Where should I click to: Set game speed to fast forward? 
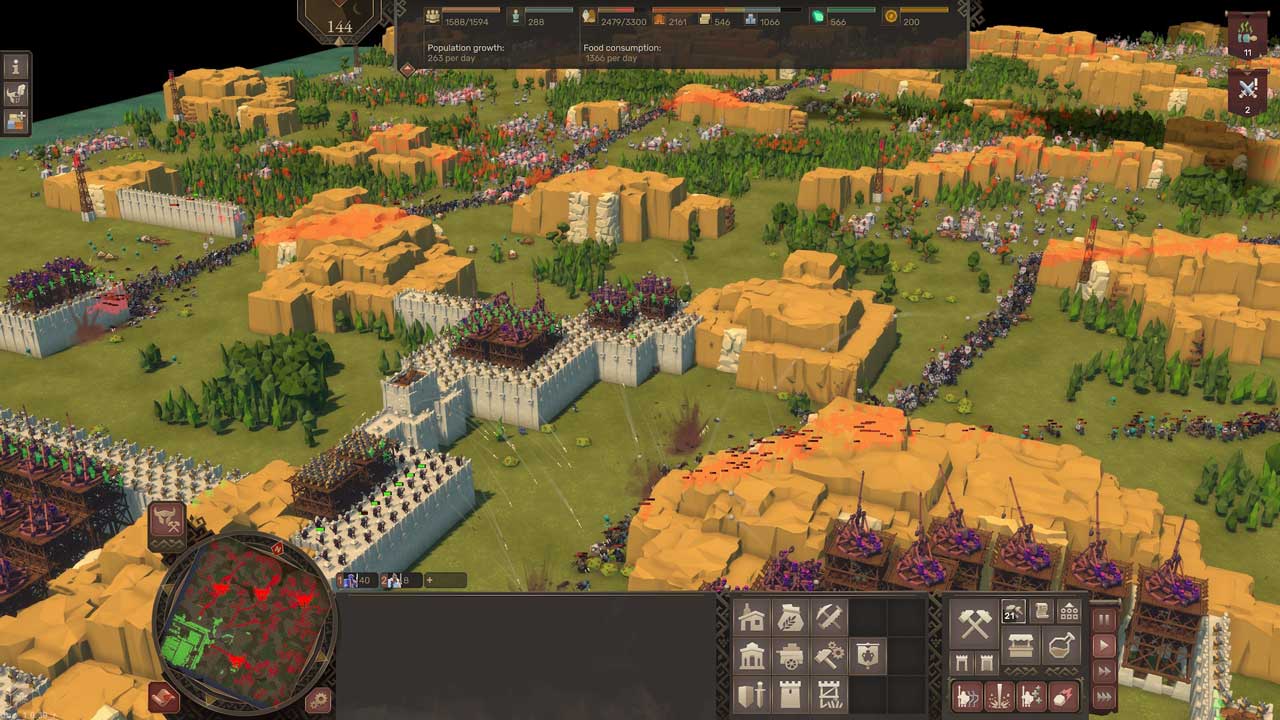click(1105, 672)
